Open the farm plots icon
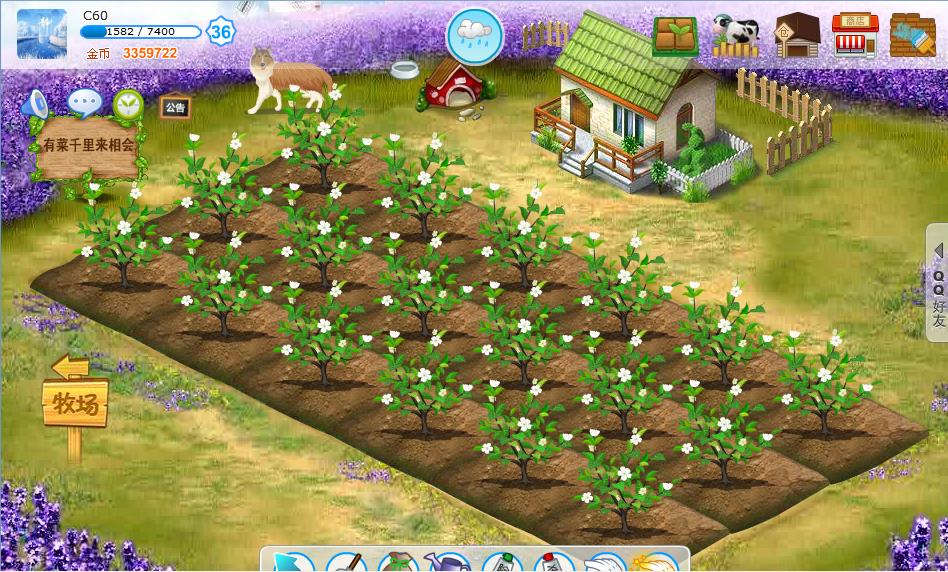The image size is (948, 572). [x=676, y=36]
